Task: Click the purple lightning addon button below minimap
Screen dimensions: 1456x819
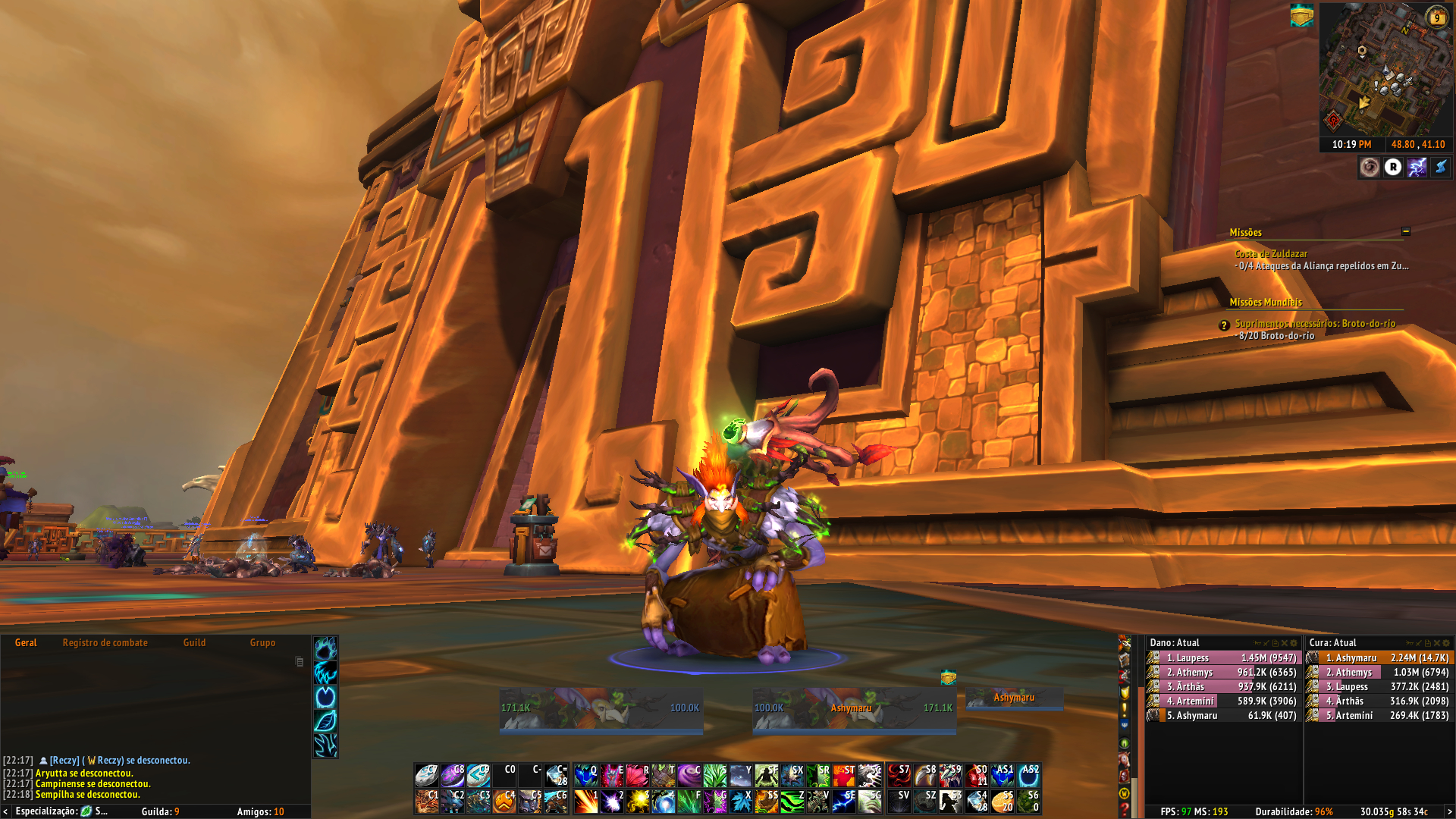Action: tap(1417, 167)
